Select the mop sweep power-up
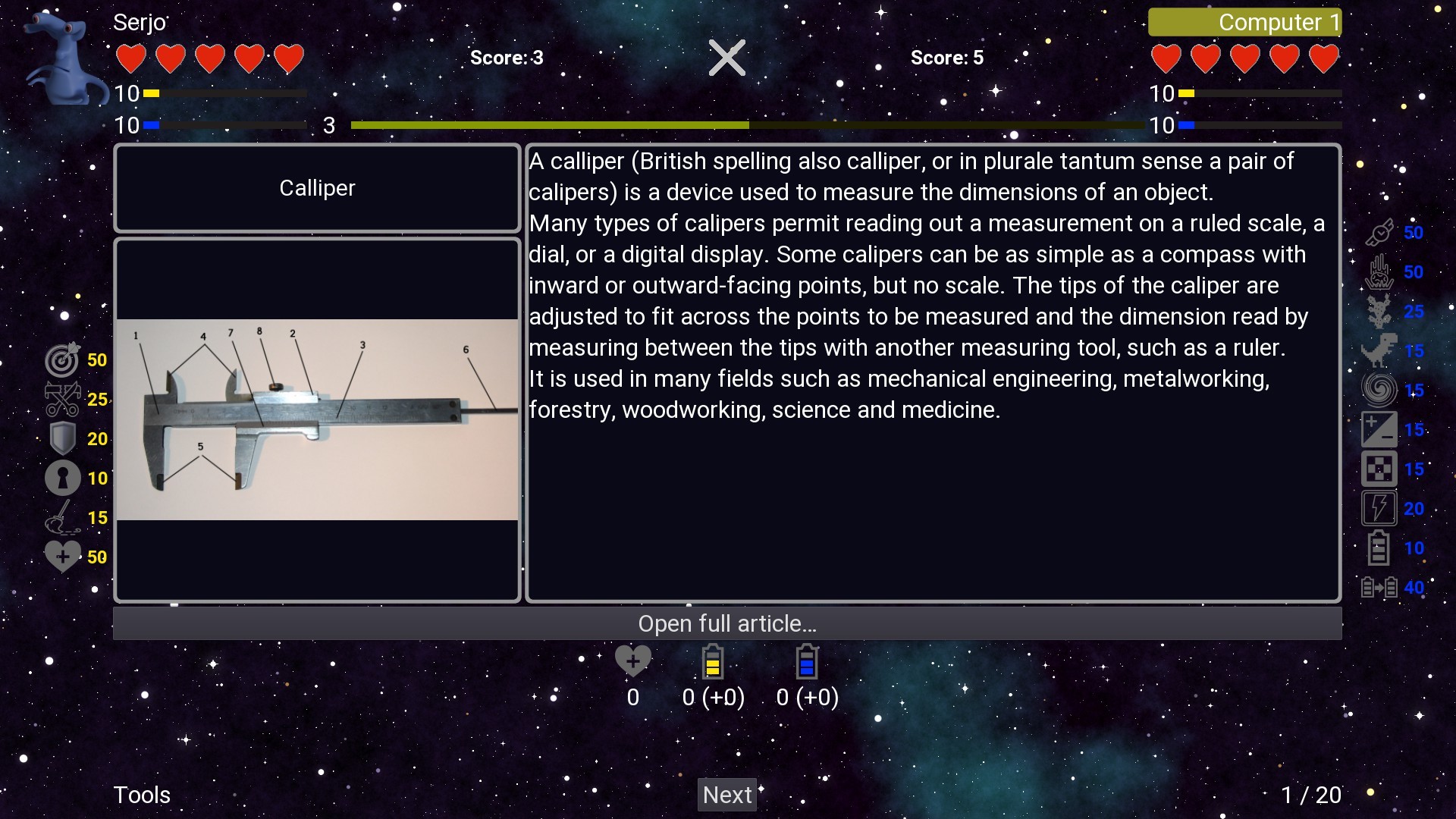This screenshot has height=819, width=1456. click(x=62, y=517)
